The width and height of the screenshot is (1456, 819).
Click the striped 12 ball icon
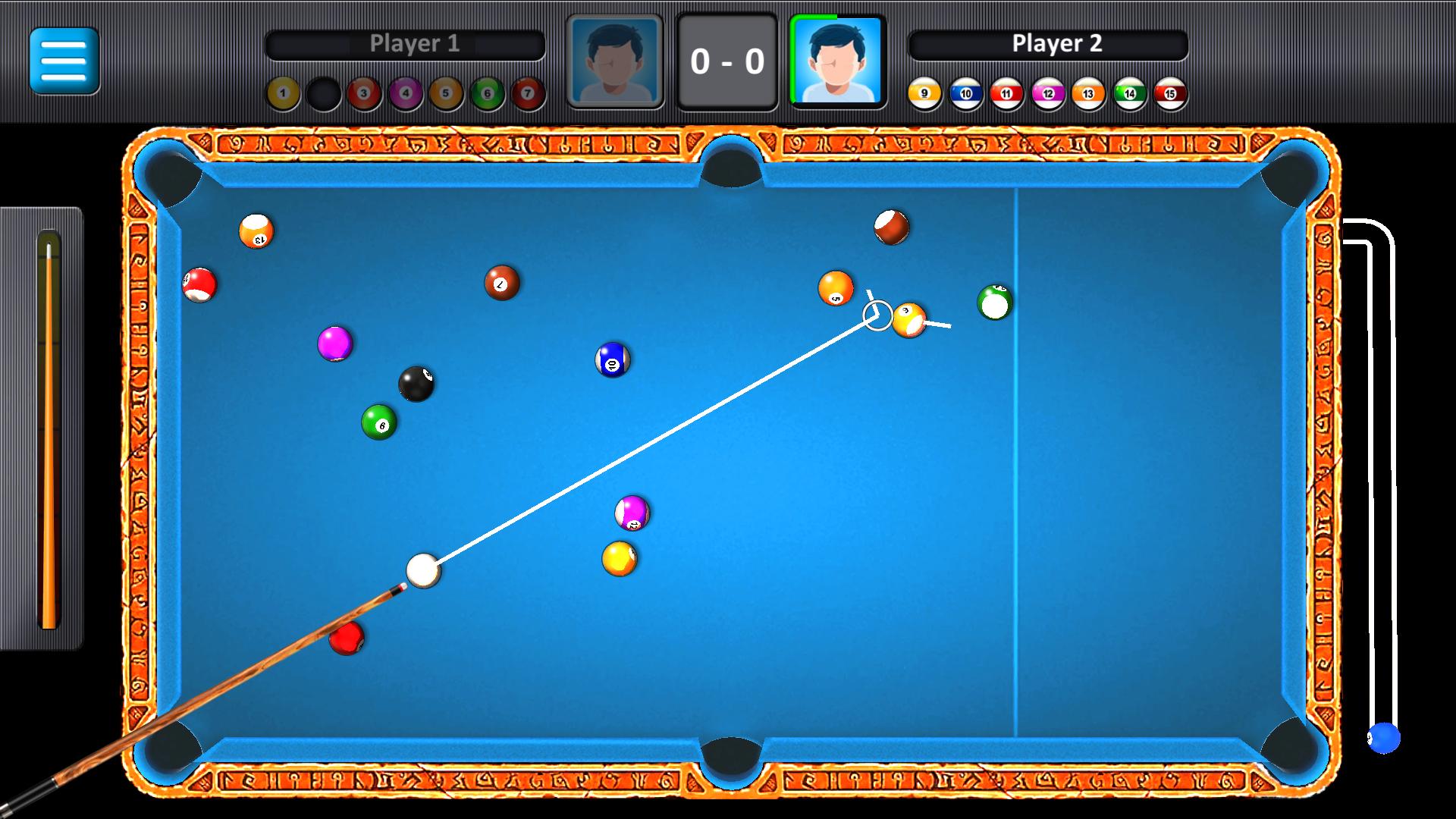click(x=1046, y=93)
